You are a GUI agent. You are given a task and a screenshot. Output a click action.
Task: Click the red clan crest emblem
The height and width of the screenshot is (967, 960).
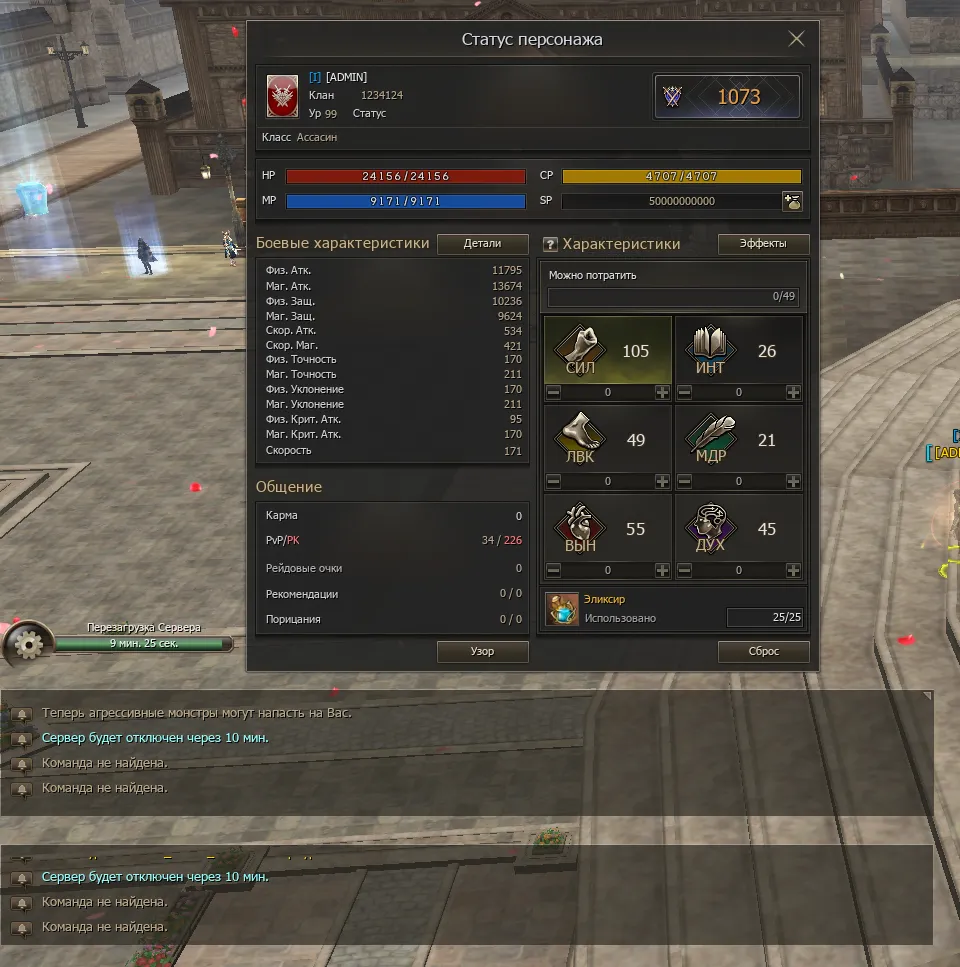282,96
